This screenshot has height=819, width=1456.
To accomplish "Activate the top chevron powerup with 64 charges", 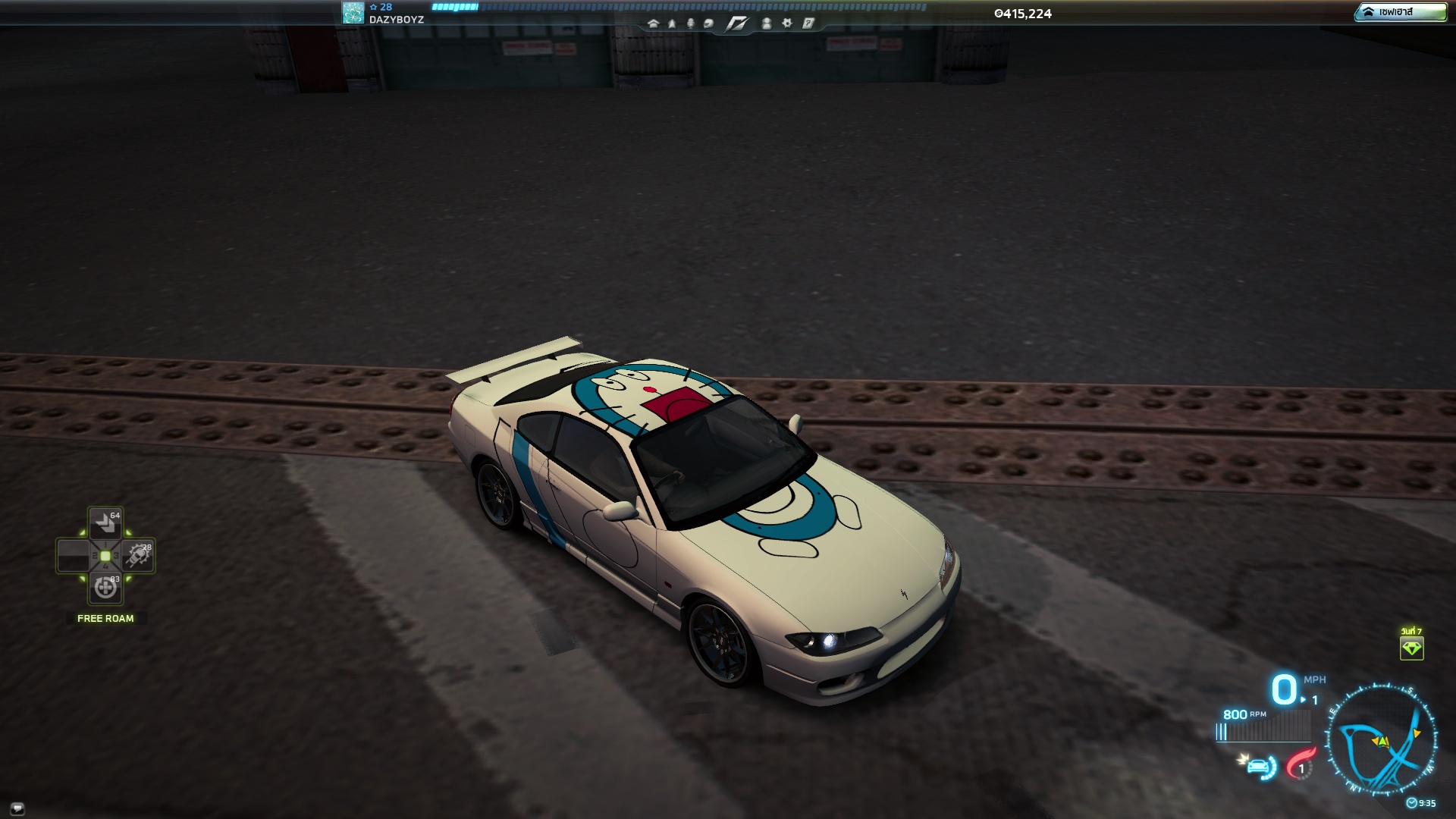I will pos(105,523).
